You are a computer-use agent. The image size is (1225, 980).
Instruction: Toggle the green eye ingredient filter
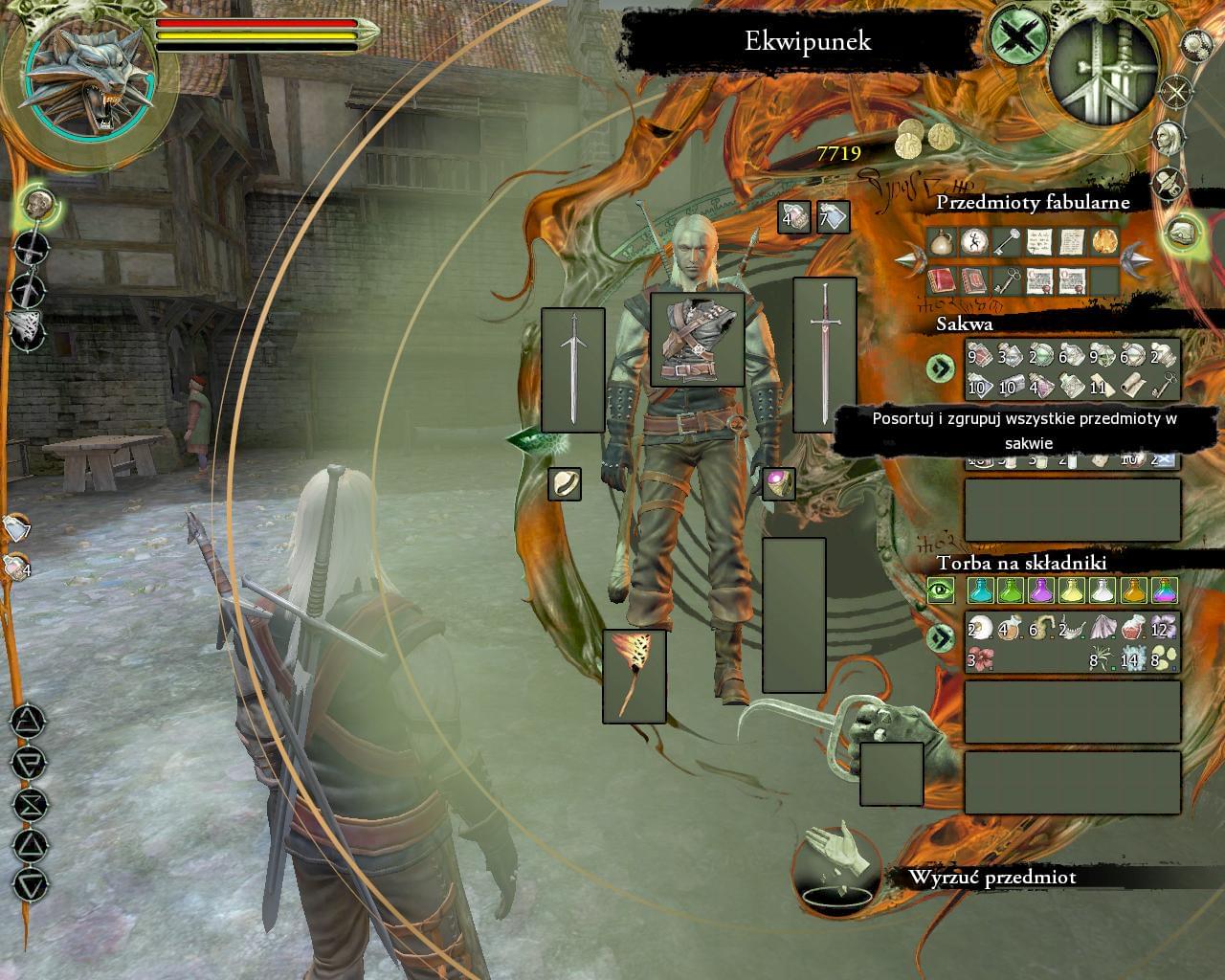(x=941, y=590)
